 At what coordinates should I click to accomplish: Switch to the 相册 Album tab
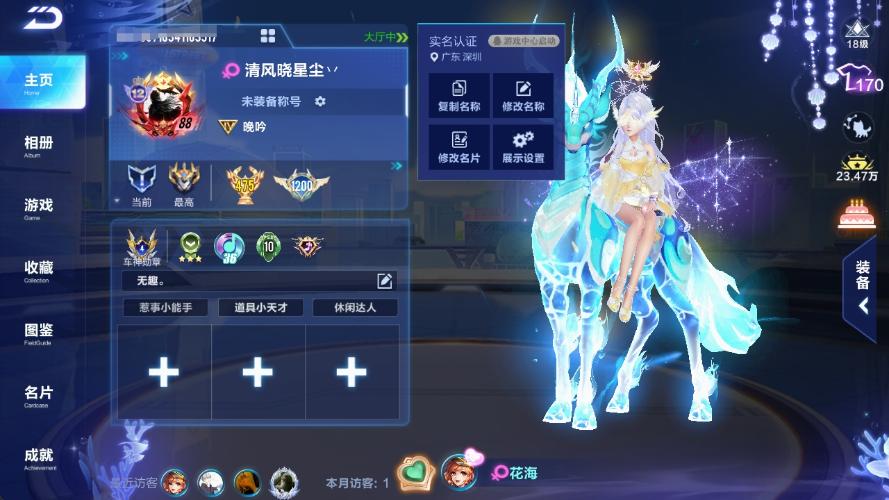pyautogui.click(x=38, y=146)
